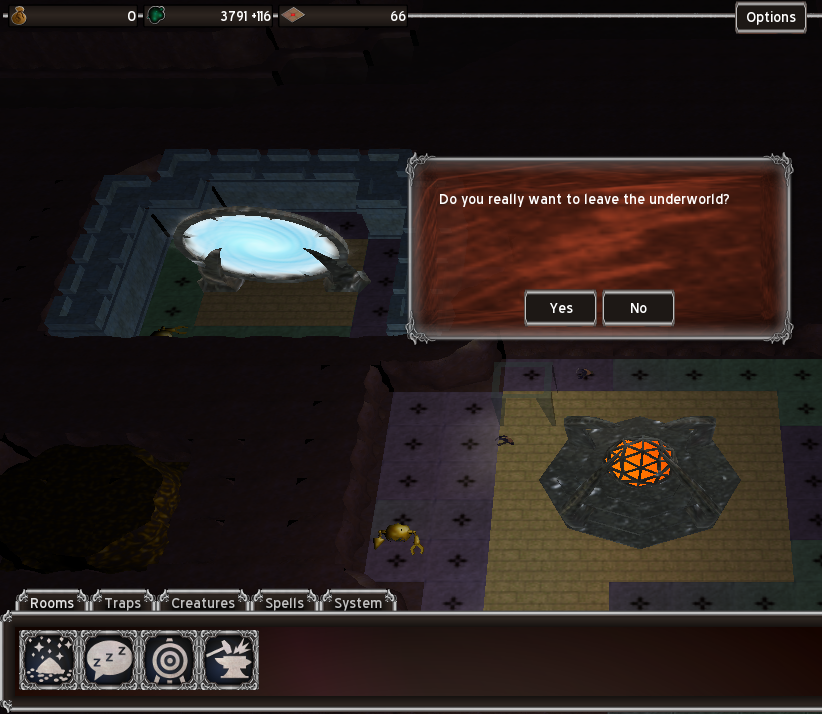Pick the training room target icon

click(169, 660)
